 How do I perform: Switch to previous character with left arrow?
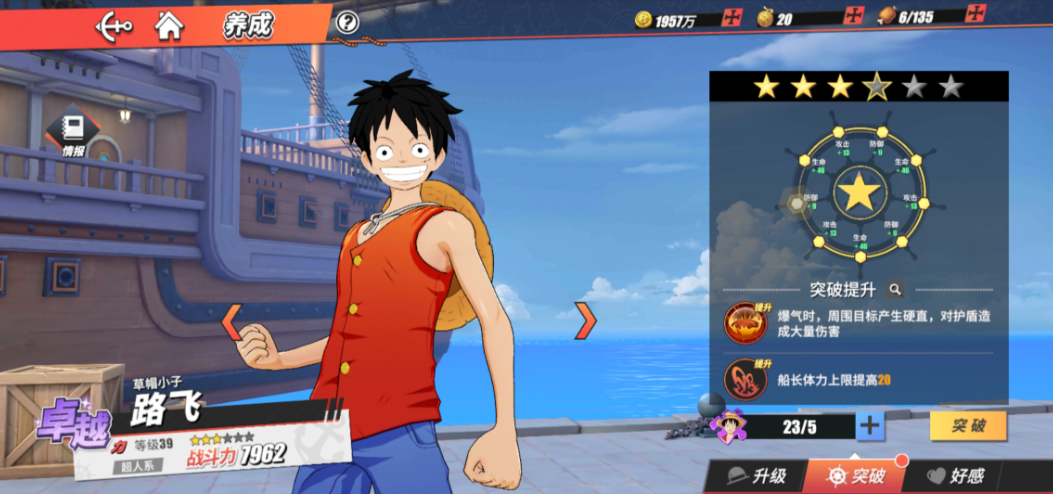pyautogui.click(x=231, y=320)
